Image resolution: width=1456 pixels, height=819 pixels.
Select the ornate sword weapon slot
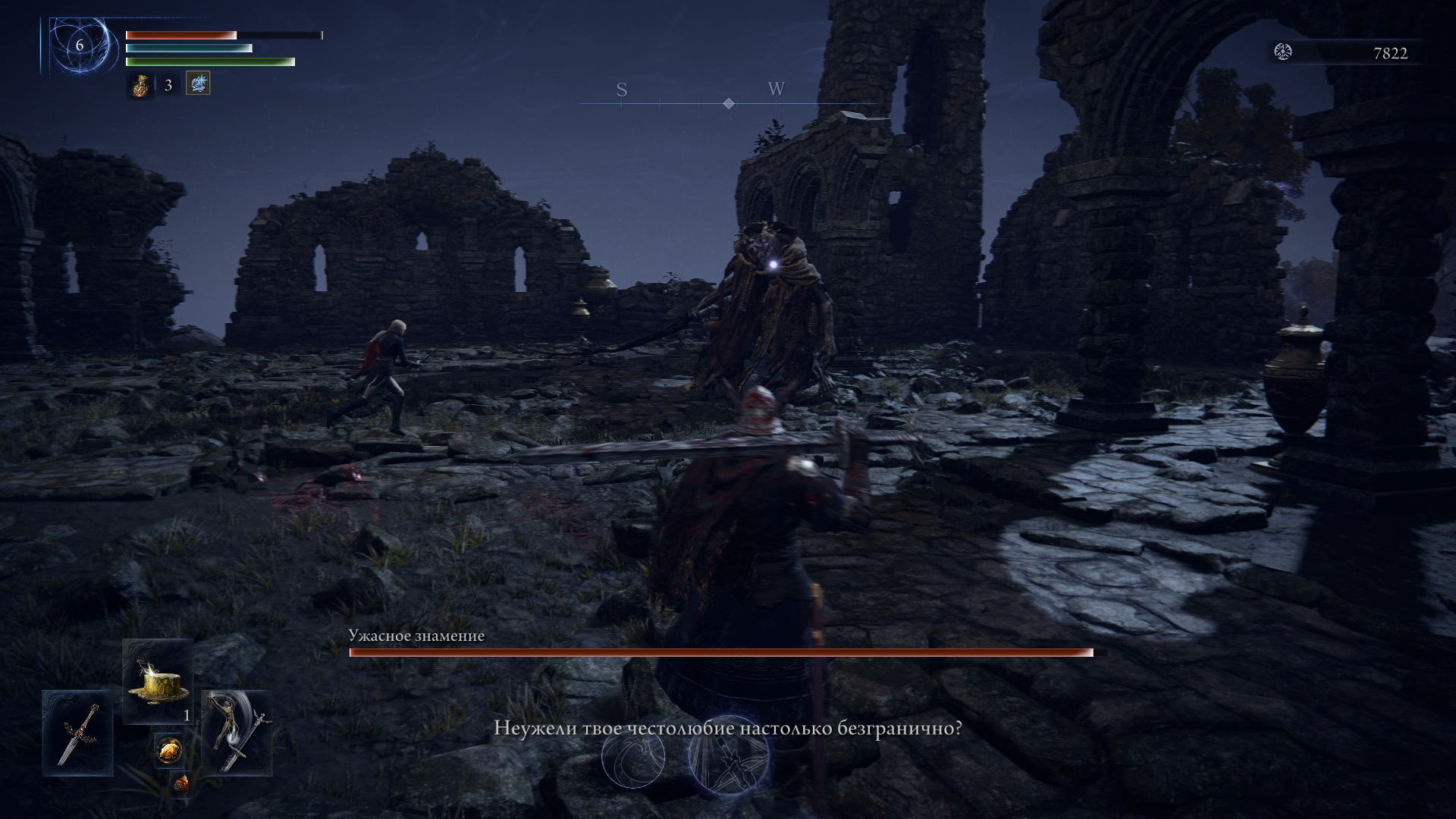pos(78,733)
